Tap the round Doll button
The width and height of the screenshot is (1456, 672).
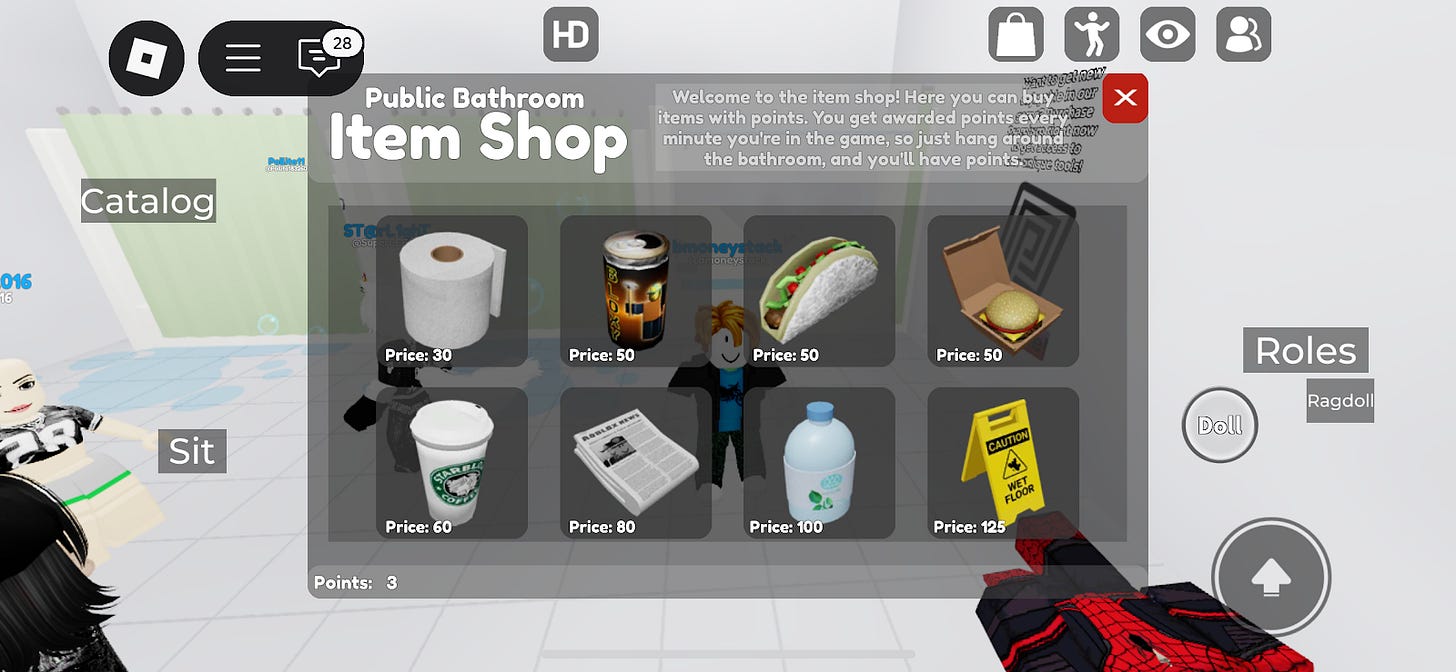pos(1220,426)
